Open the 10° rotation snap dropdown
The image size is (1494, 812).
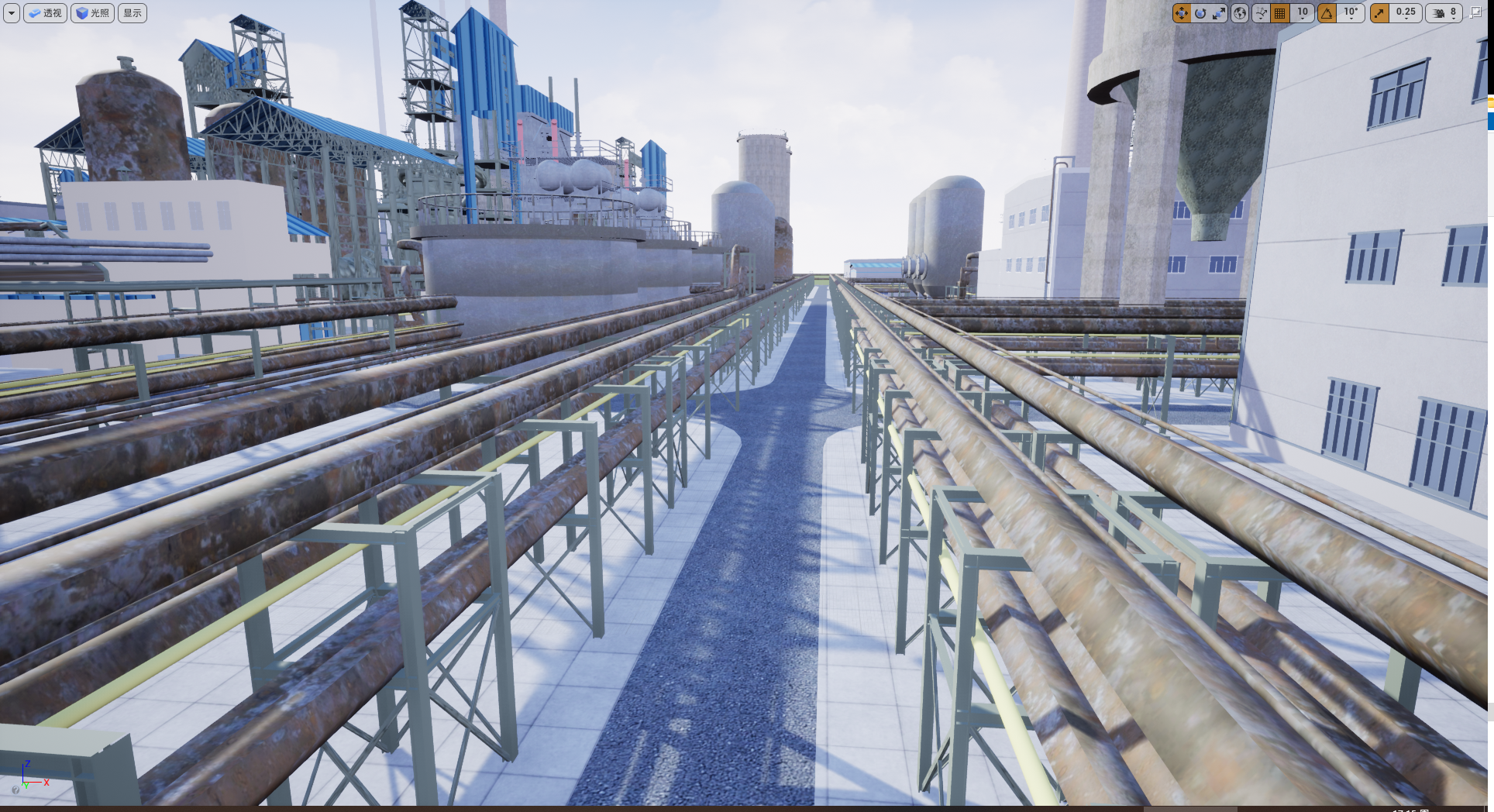[1351, 13]
